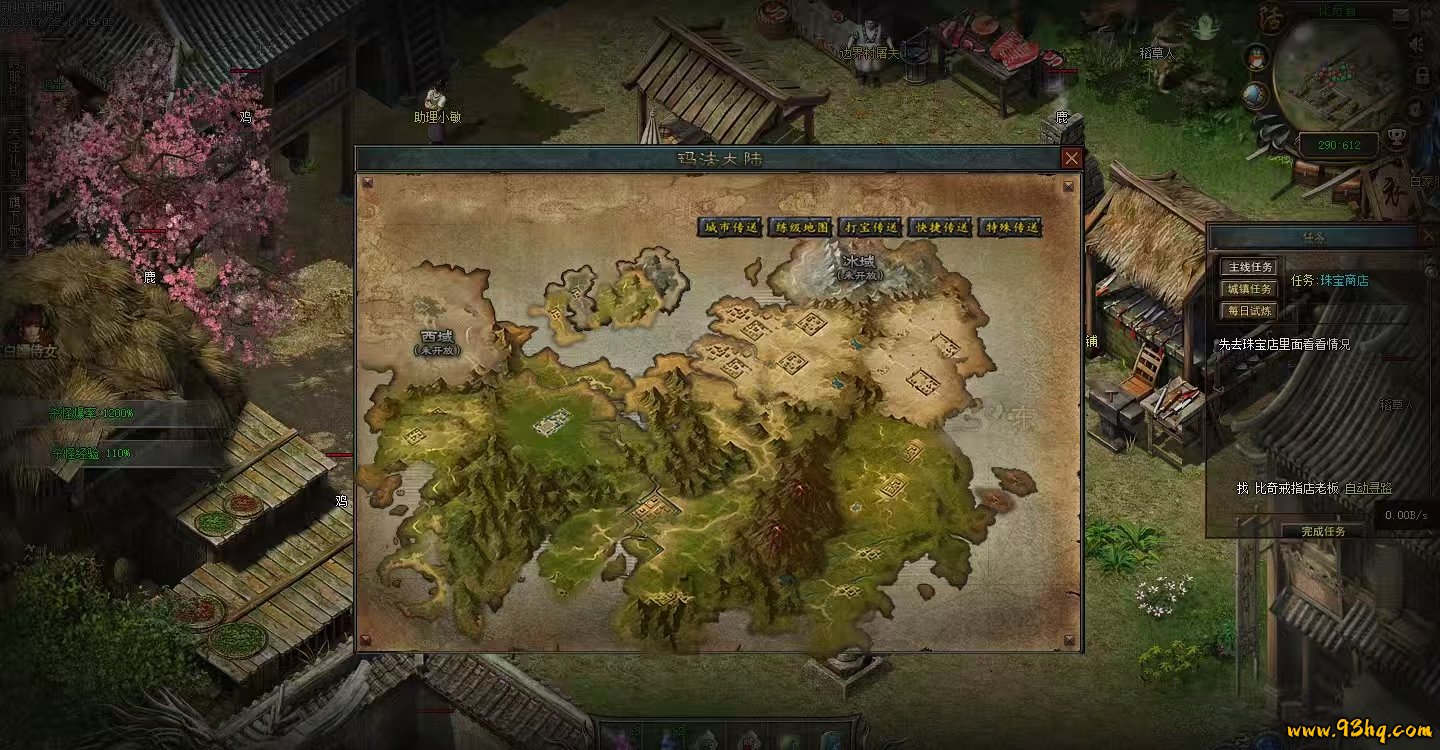Viewport: 1440px width, 750px height.
Task: Switch to 主线任务 main quests
Action: pyautogui.click(x=1249, y=267)
